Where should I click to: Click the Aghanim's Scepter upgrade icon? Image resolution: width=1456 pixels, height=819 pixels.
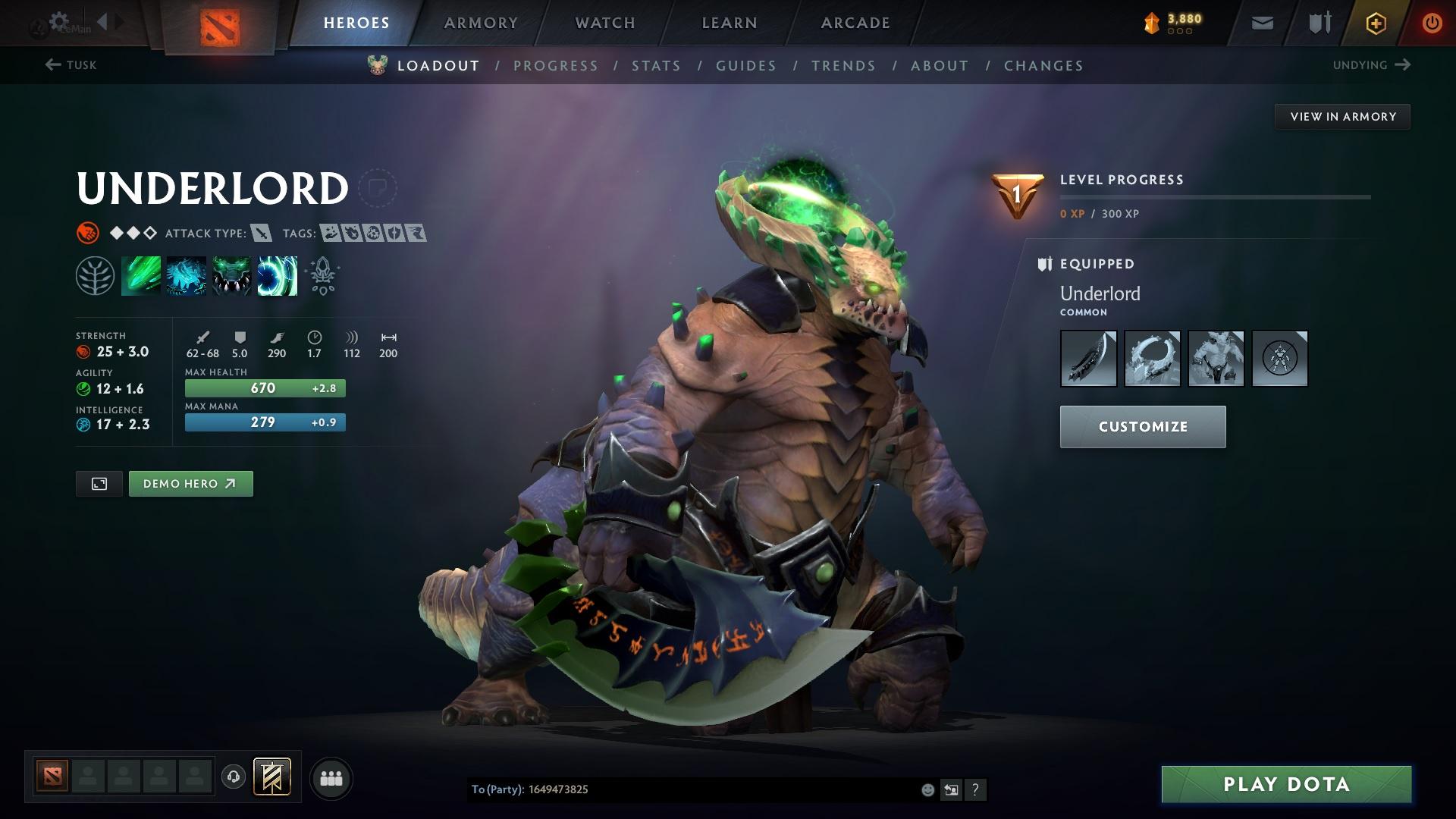322,275
